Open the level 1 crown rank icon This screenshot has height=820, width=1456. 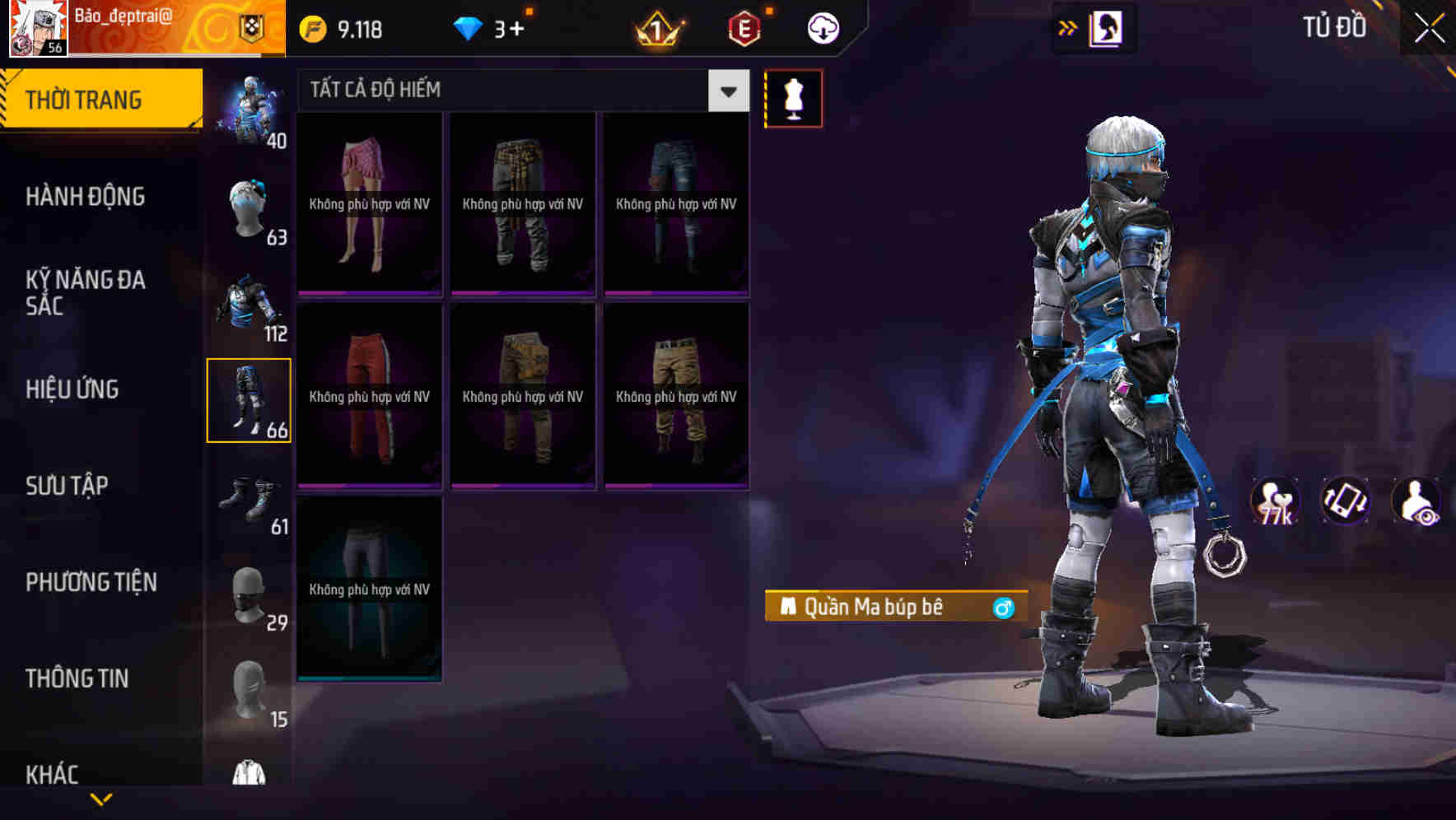pyautogui.click(x=655, y=27)
